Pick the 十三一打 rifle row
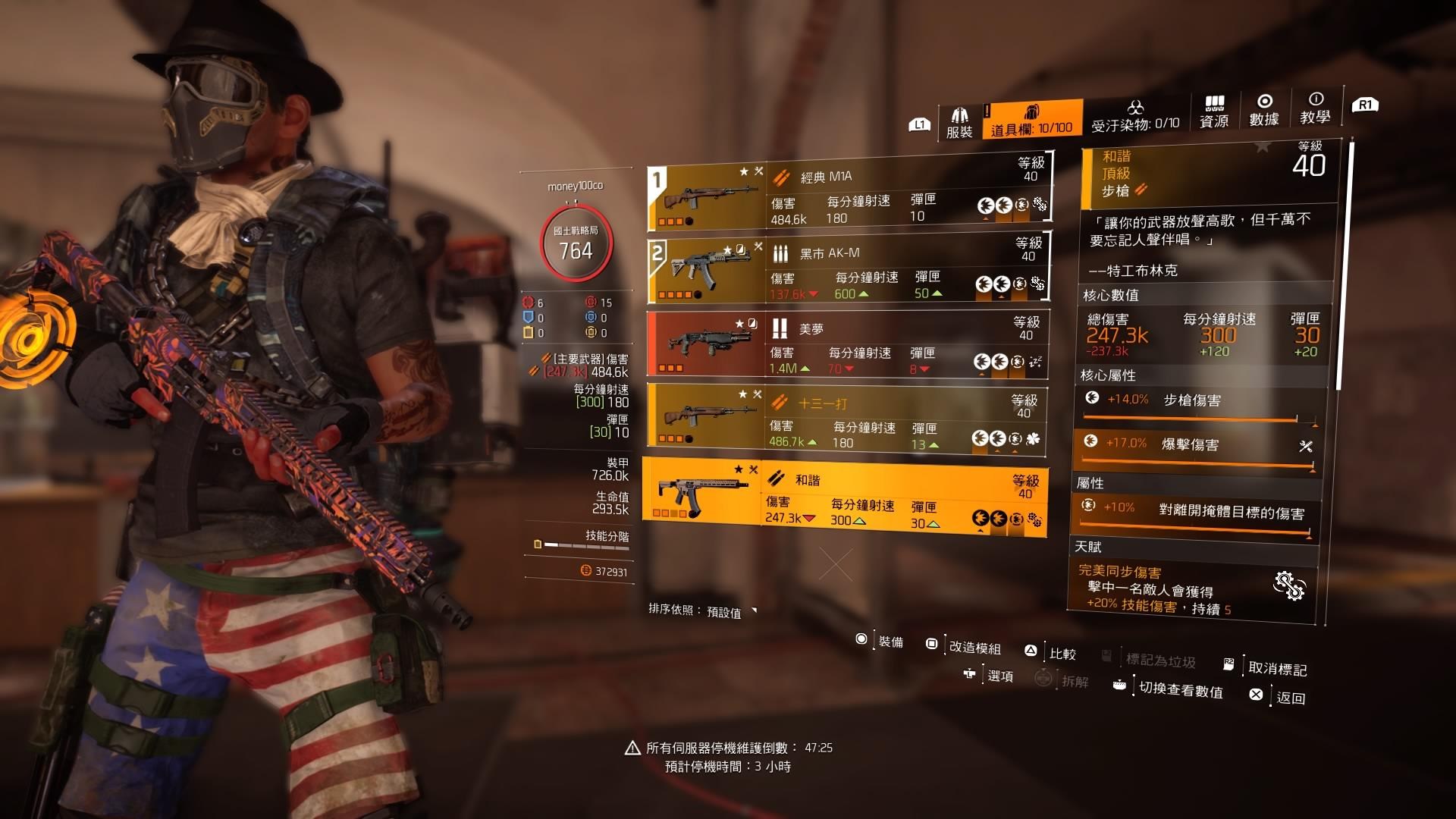1456x819 pixels. [x=846, y=420]
